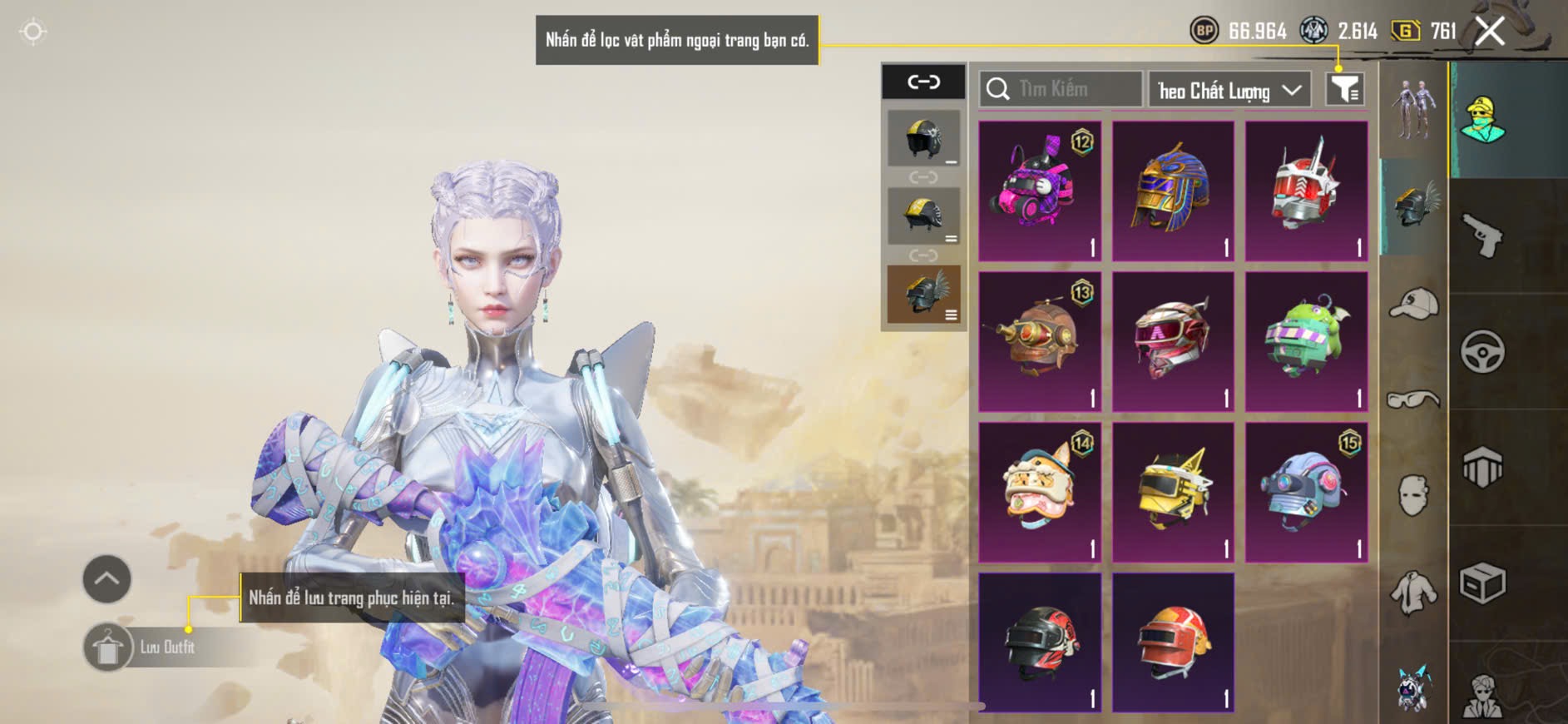Click the Tìm Kiếm search field
The image size is (1568, 724).
tap(1061, 89)
